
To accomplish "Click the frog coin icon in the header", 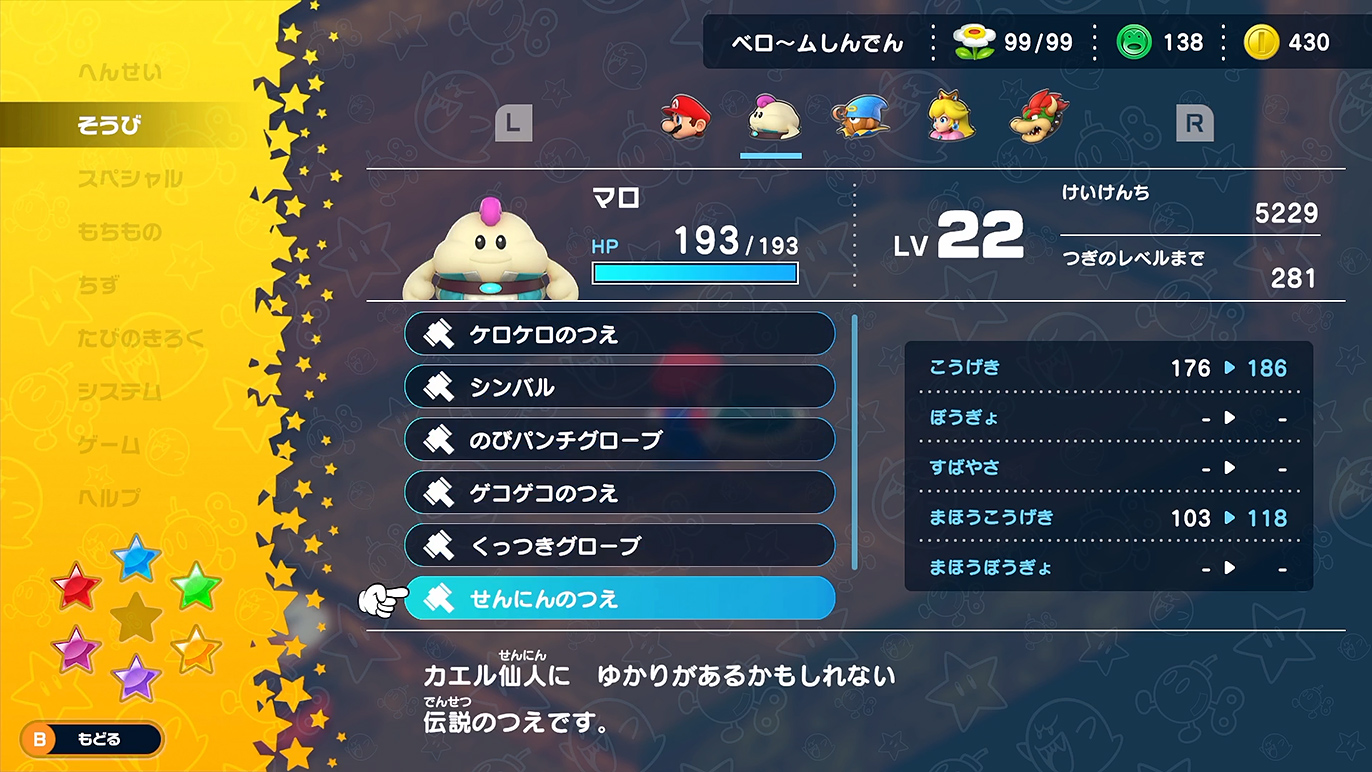I will pos(1135,42).
